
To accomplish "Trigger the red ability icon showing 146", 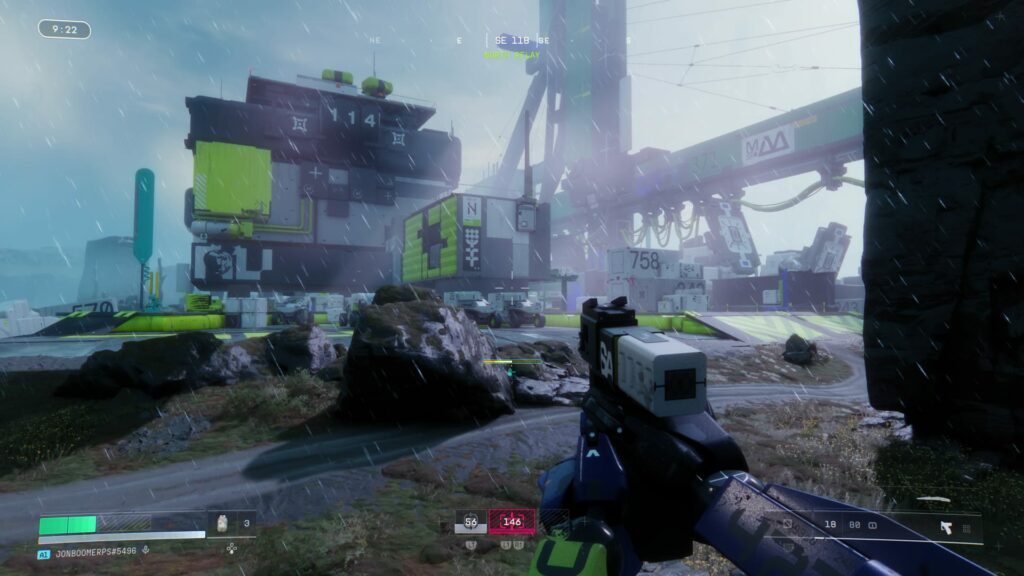I will tap(511, 521).
